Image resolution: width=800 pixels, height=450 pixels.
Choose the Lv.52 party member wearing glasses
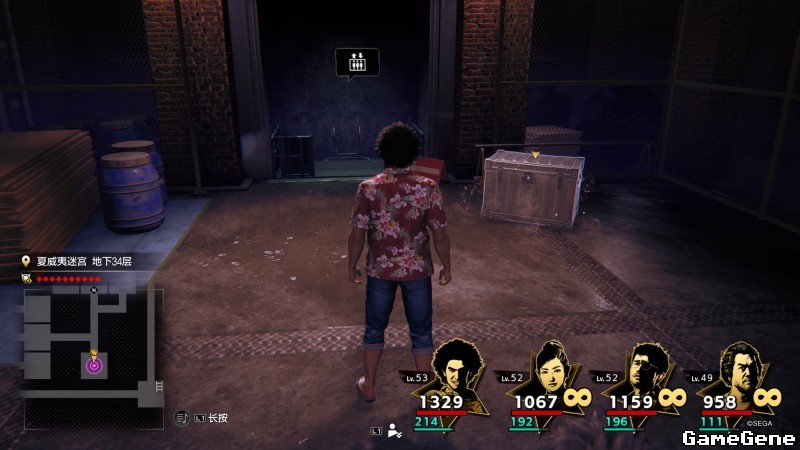click(x=645, y=370)
